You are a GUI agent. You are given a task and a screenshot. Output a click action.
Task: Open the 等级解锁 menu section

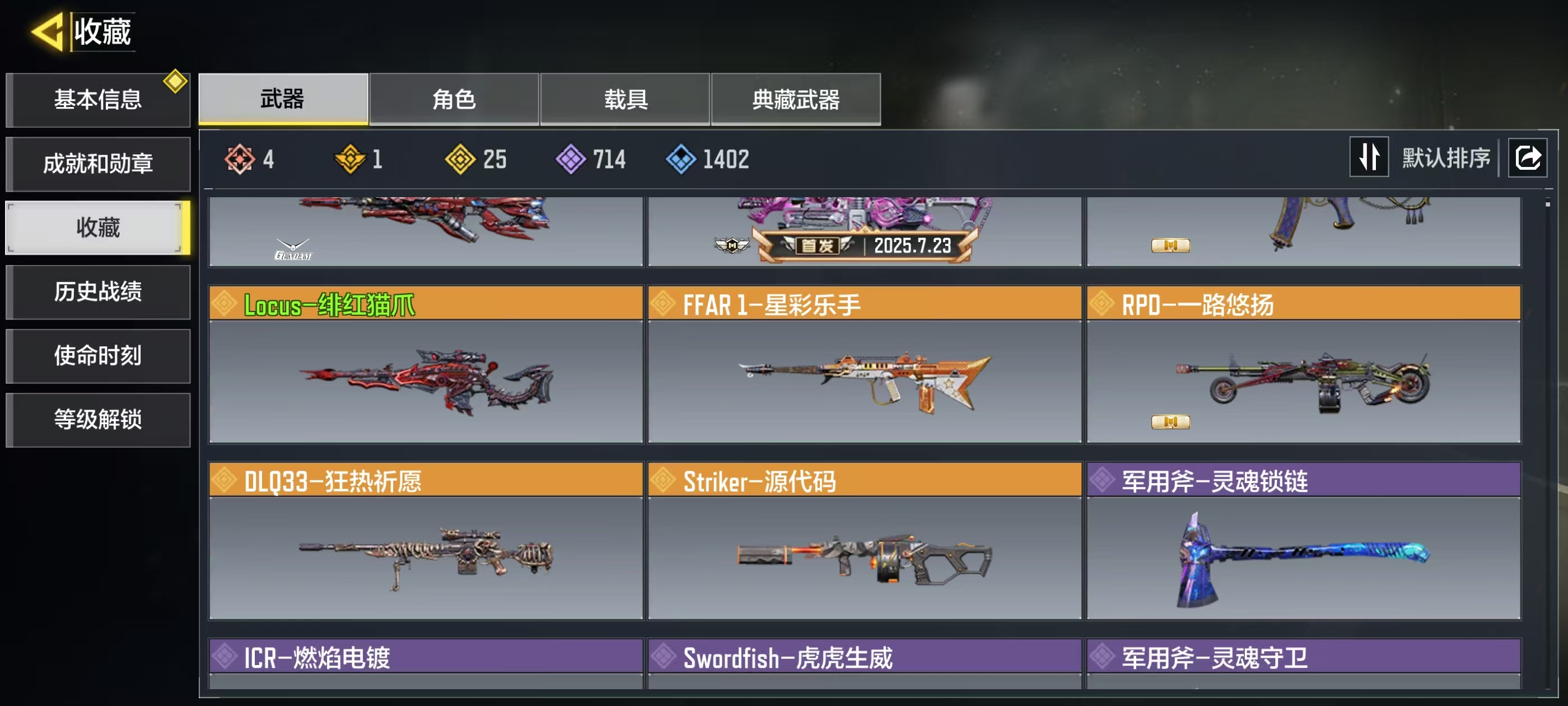[97, 419]
